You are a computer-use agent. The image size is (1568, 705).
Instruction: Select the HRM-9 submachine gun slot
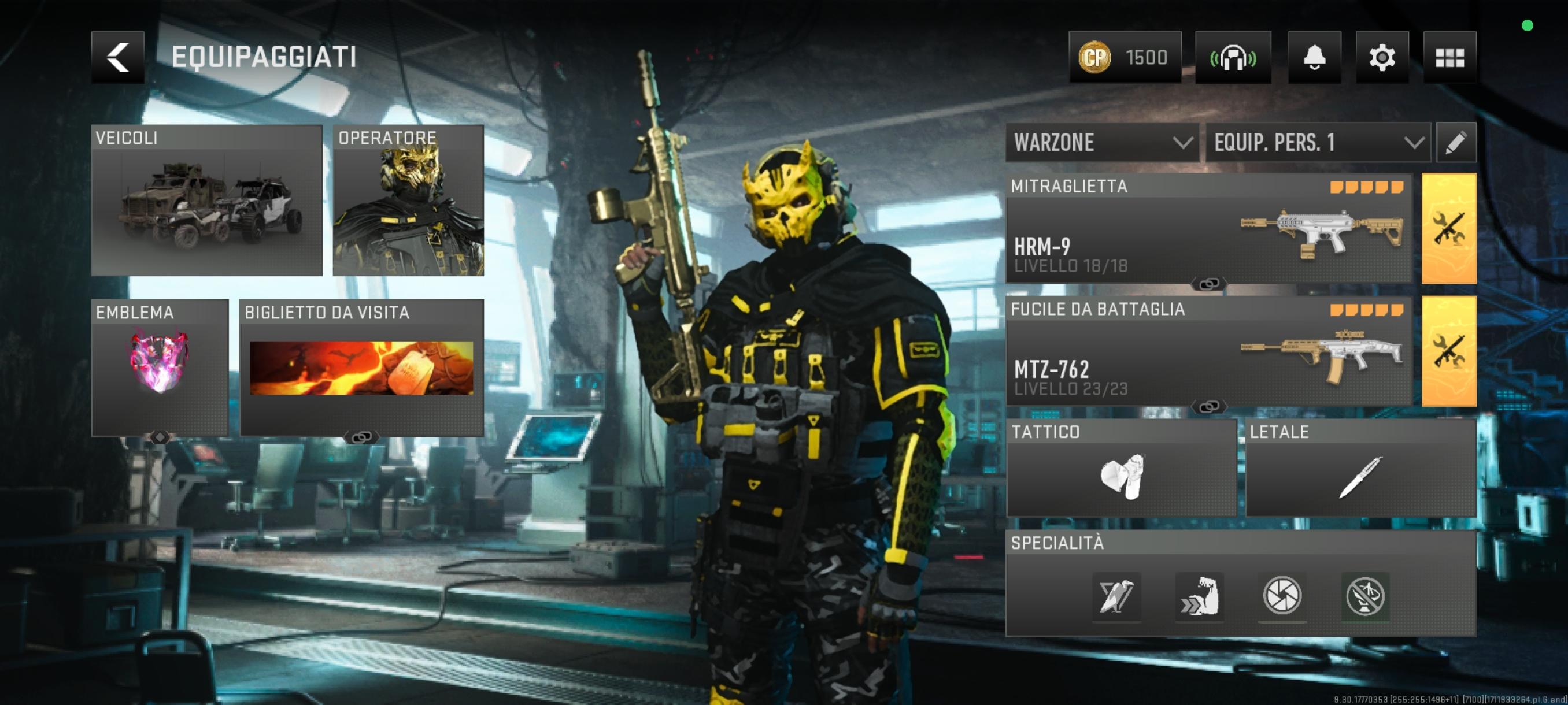[1208, 229]
